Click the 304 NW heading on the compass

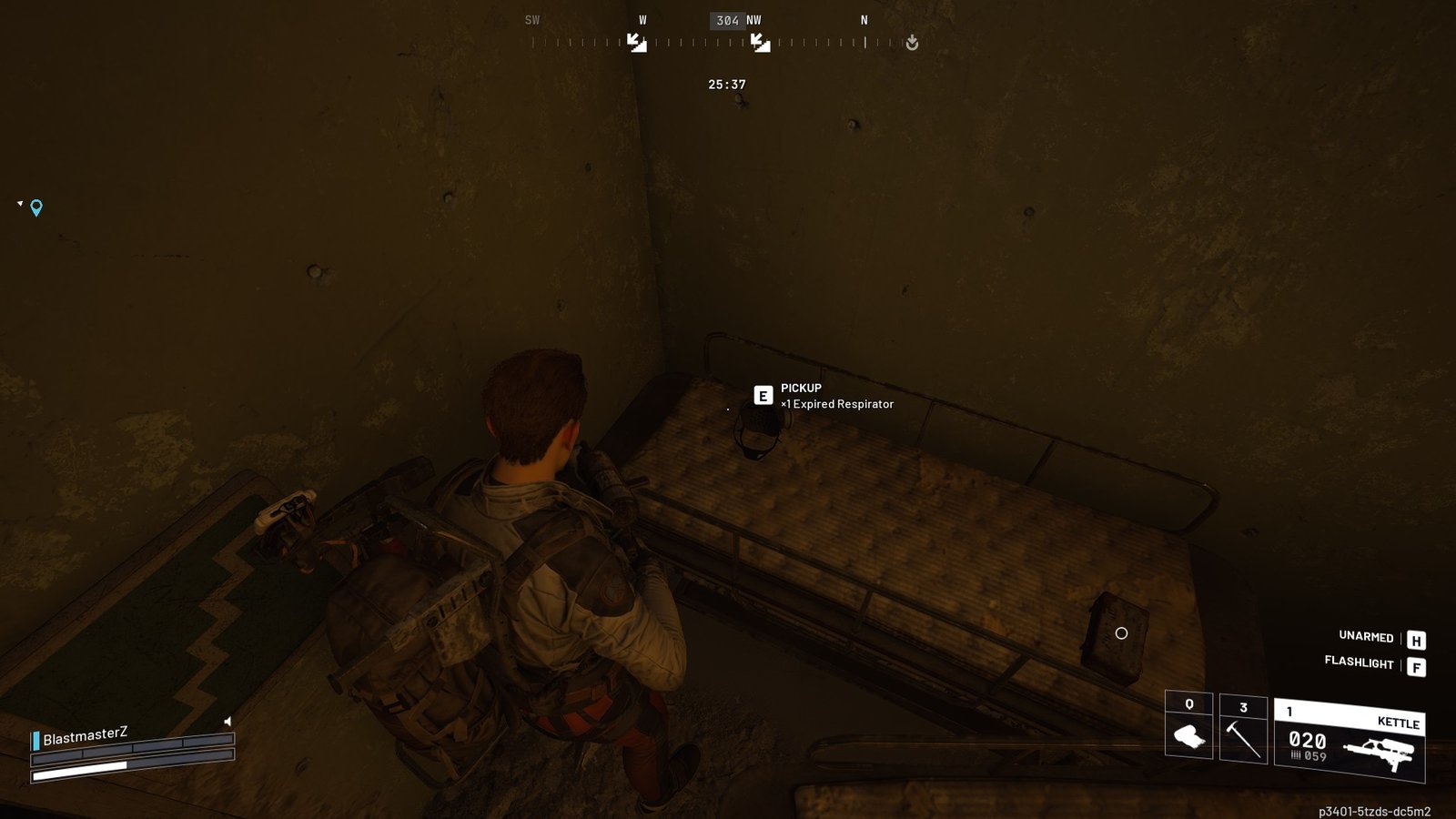click(733, 19)
